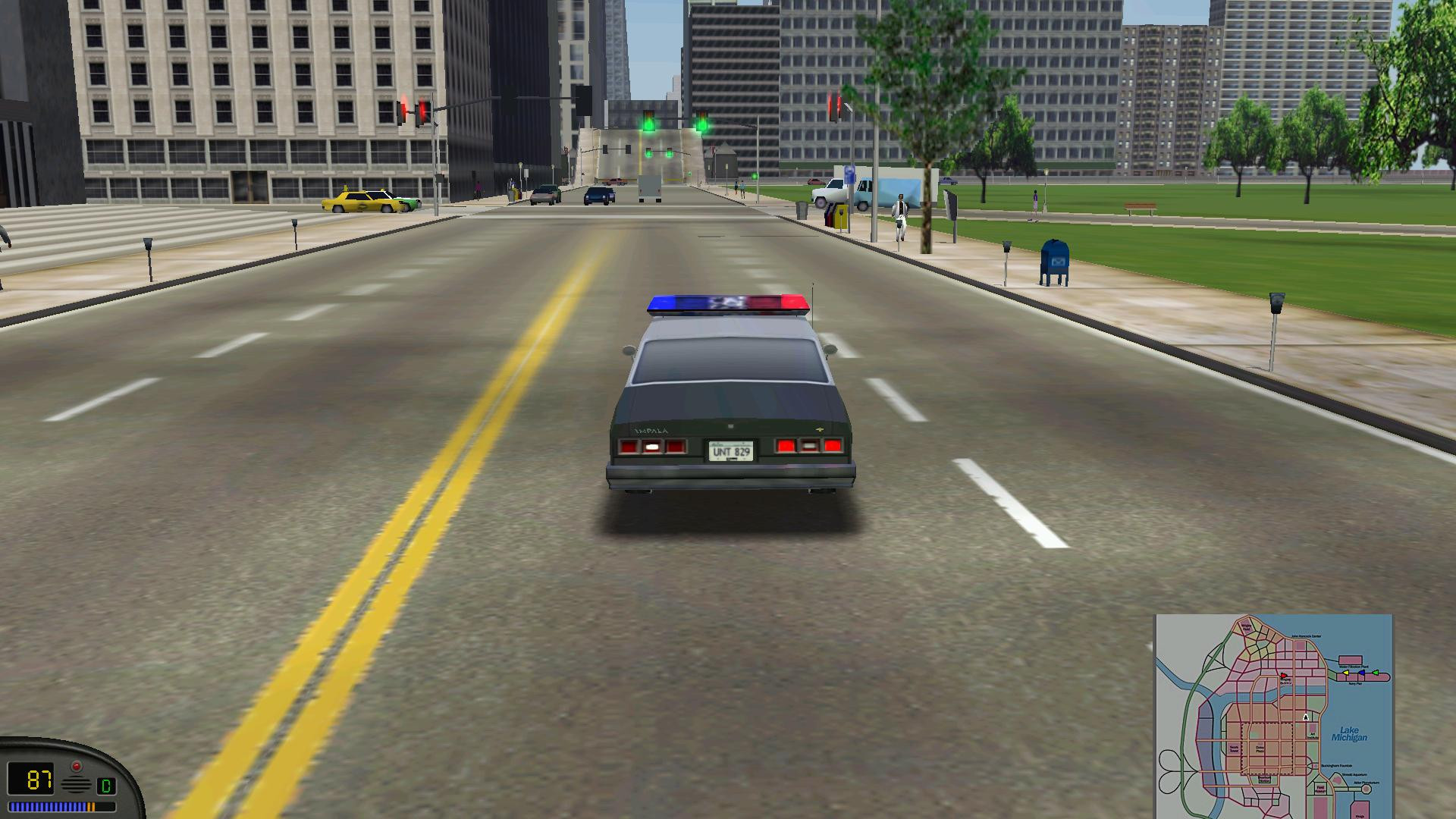Click the police light bar on the car roof

coord(728,303)
